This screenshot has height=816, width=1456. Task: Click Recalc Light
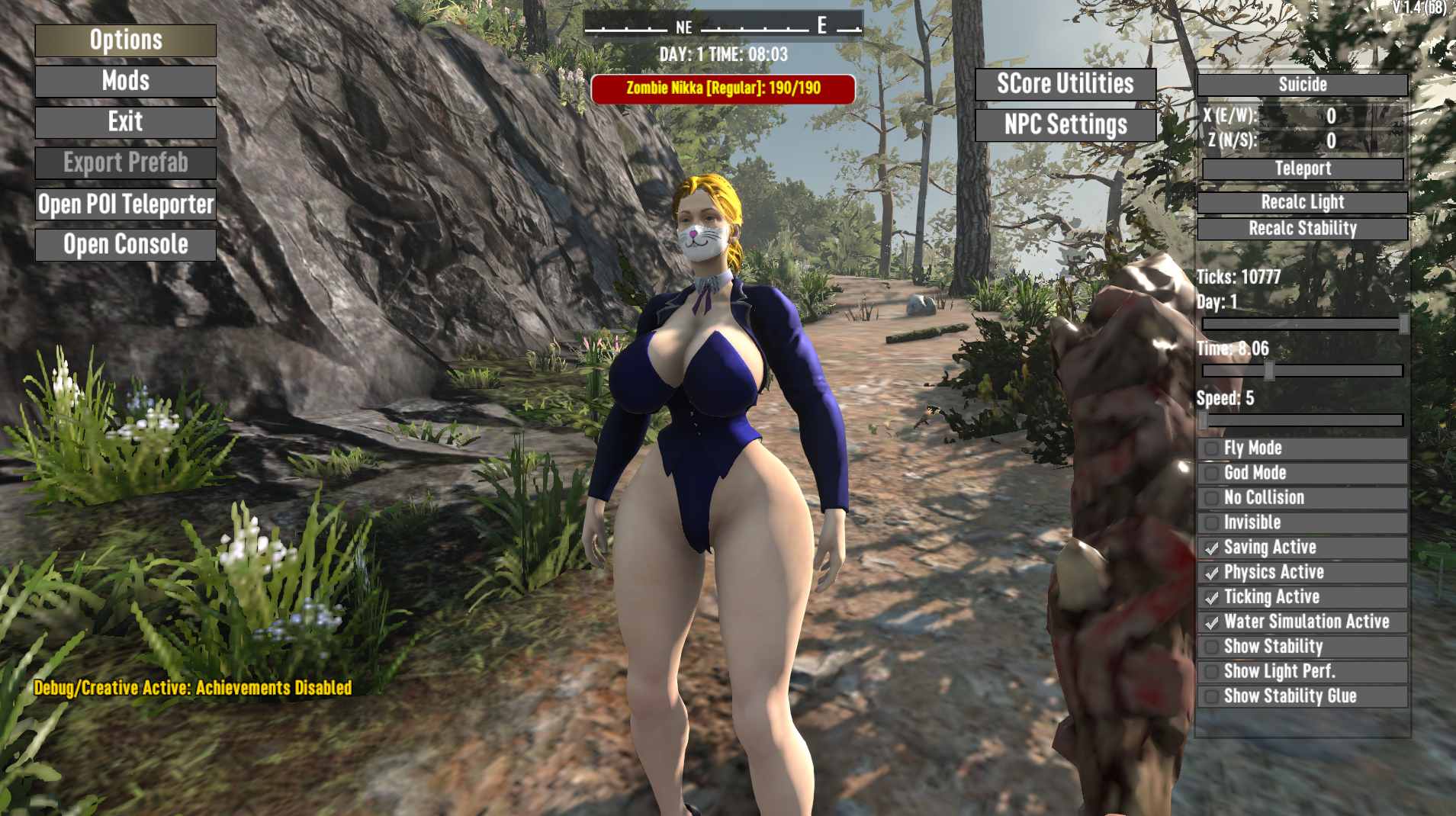1302,202
